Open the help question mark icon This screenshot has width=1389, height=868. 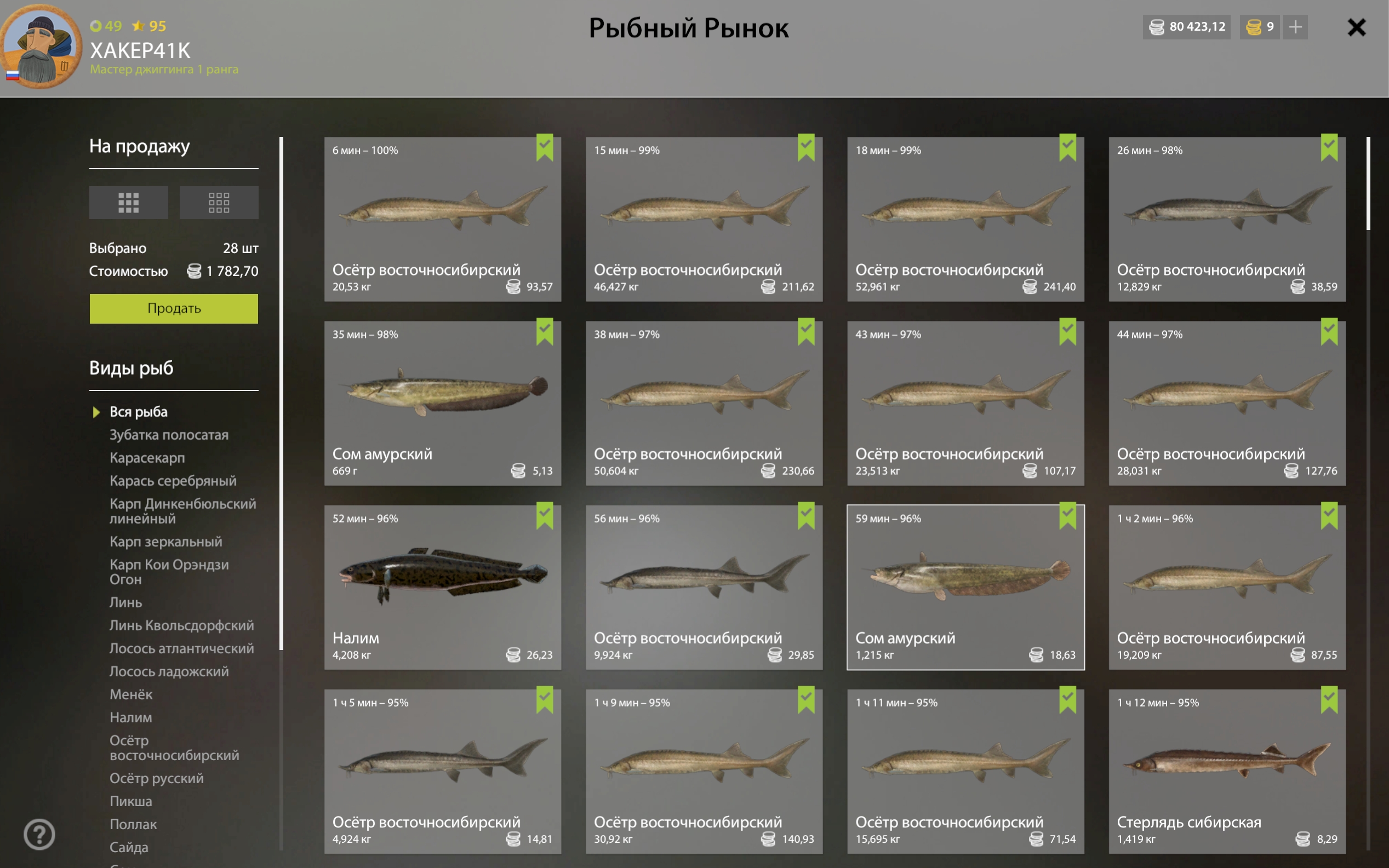pyautogui.click(x=39, y=833)
